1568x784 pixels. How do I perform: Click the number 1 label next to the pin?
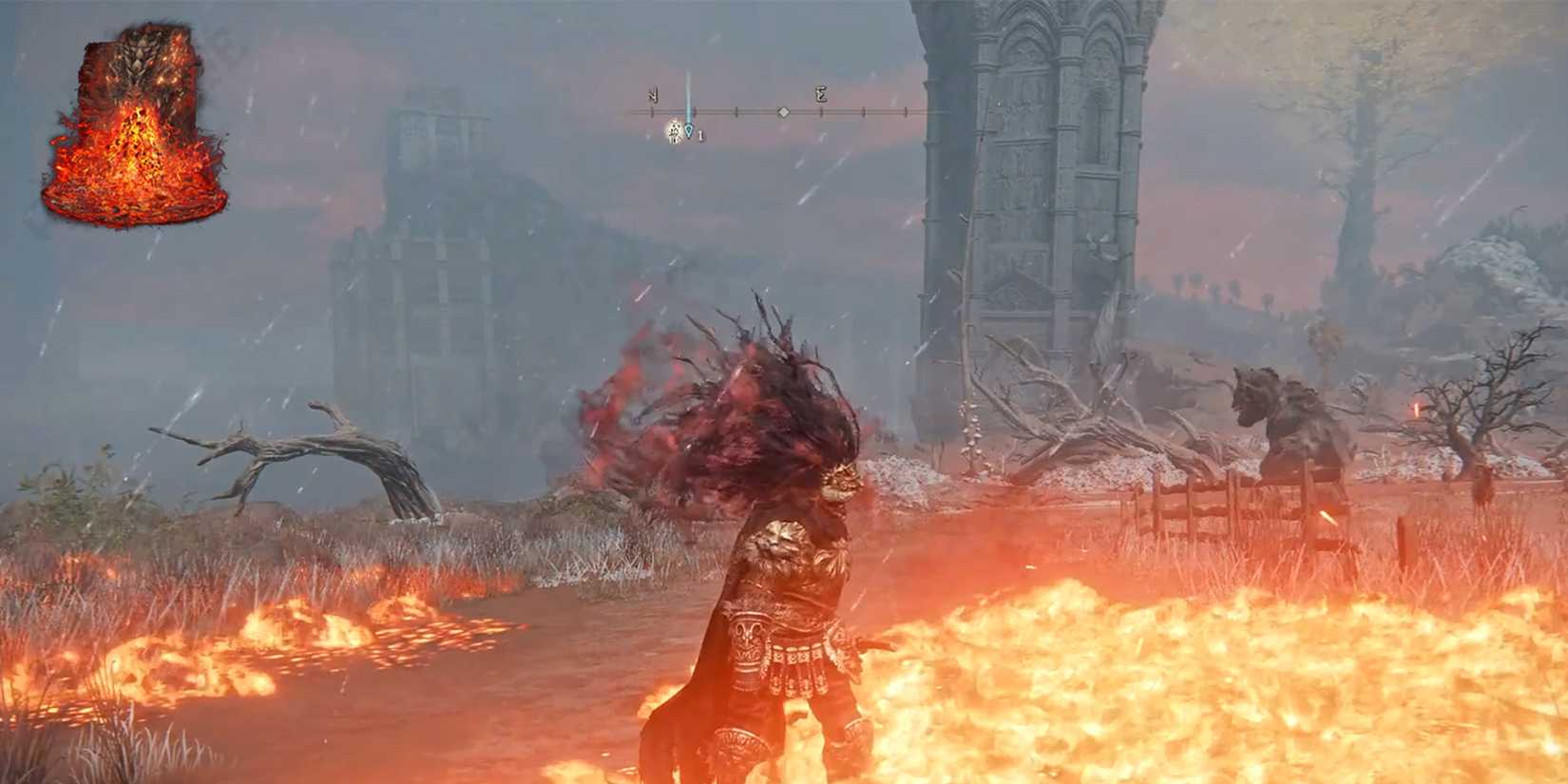click(x=701, y=135)
